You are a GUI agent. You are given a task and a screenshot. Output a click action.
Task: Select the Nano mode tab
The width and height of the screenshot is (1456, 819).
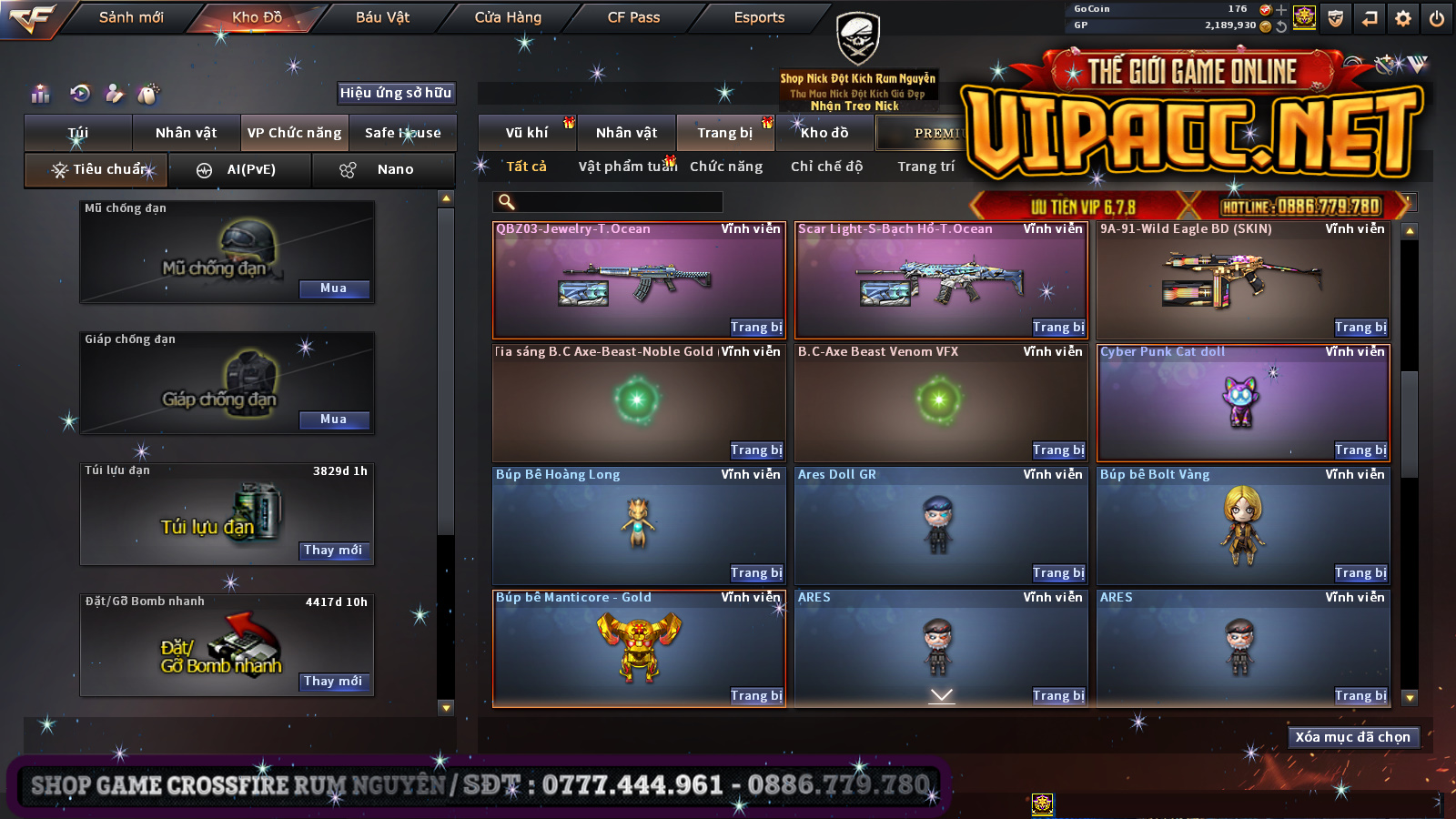pyautogui.click(x=383, y=170)
